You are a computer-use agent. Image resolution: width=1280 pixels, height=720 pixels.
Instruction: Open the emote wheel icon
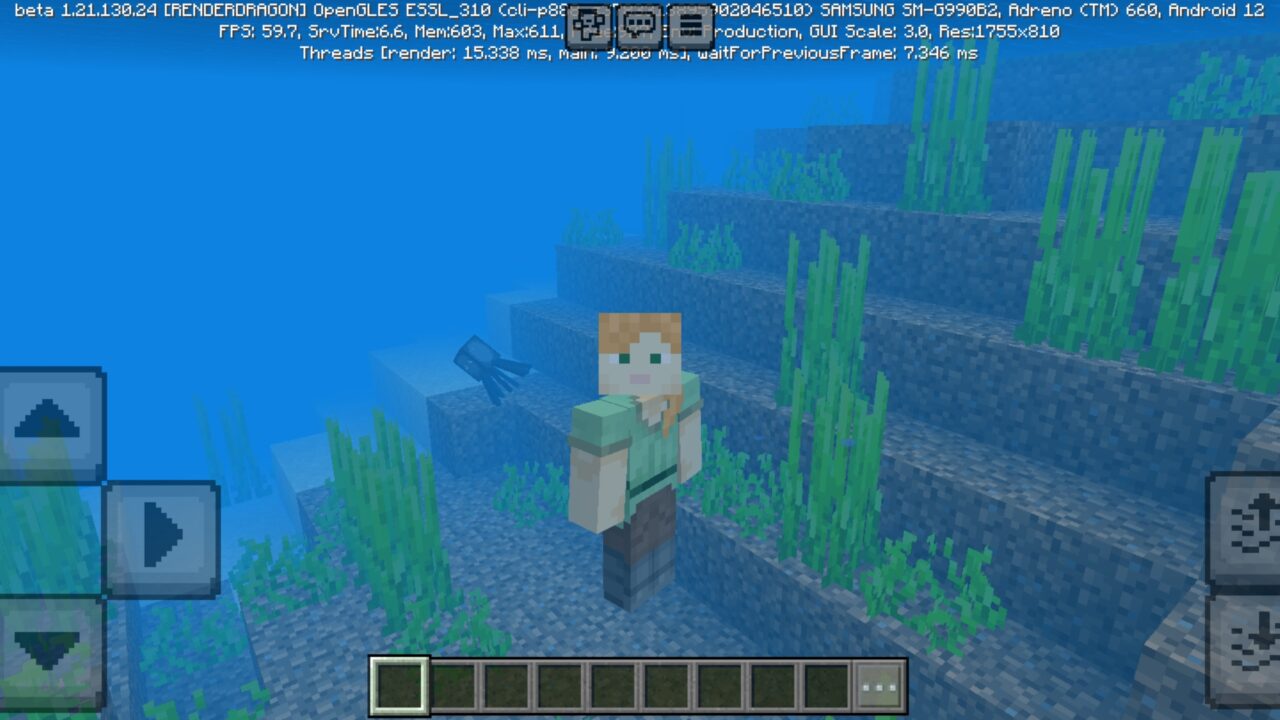coord(588,25)
